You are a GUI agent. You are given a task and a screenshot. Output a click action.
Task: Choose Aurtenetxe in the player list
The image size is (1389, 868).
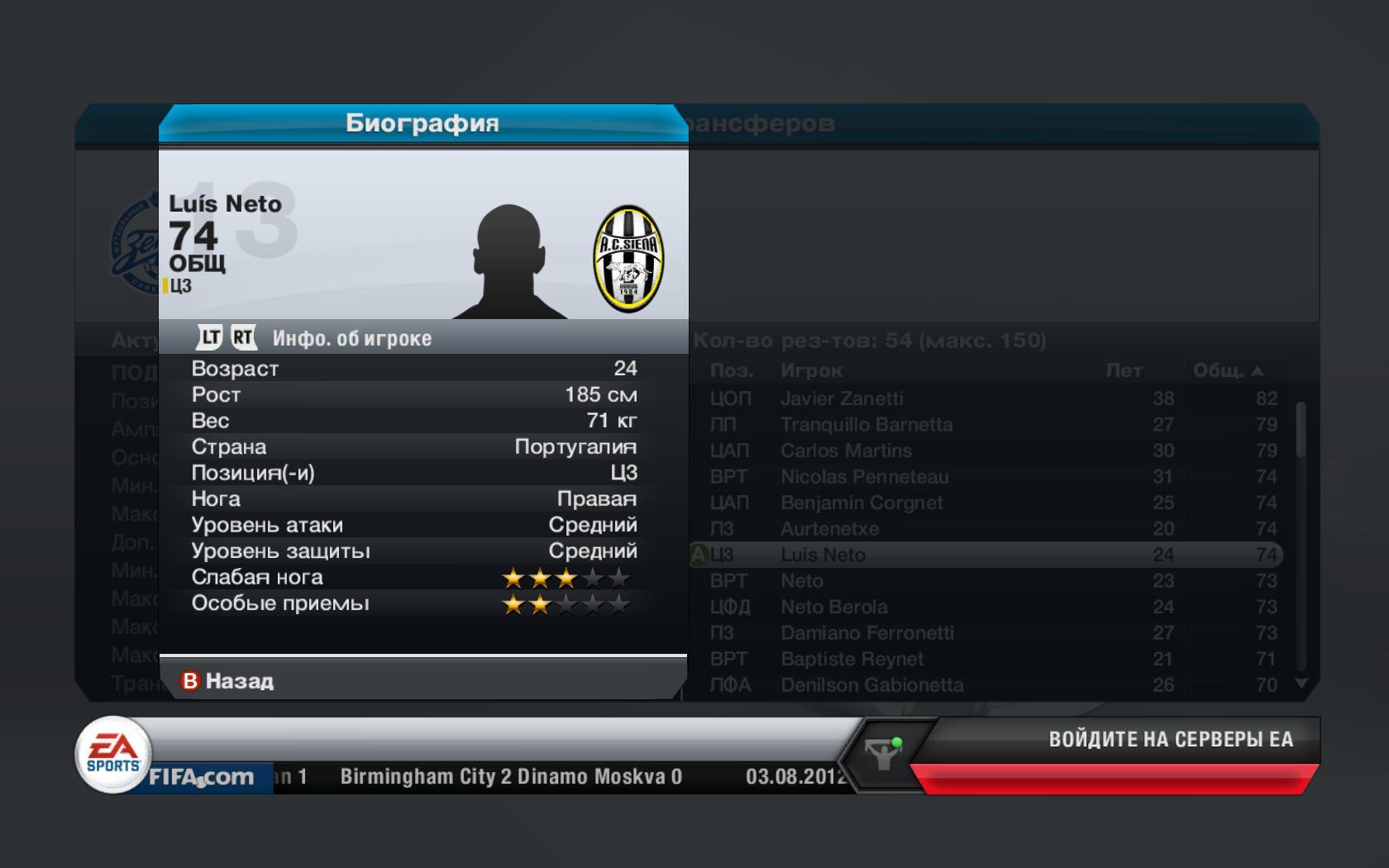click(x=829, y=529)
